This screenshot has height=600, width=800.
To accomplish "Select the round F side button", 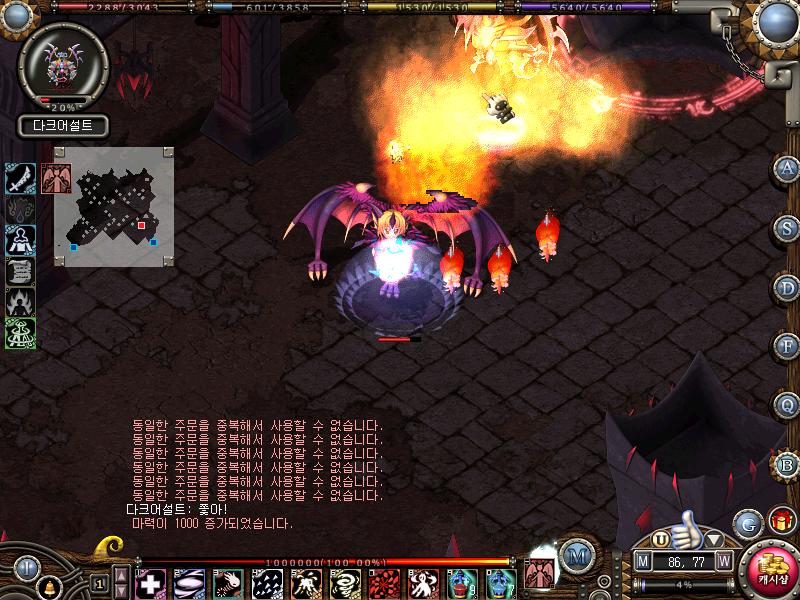I will (x=787, y=345).
